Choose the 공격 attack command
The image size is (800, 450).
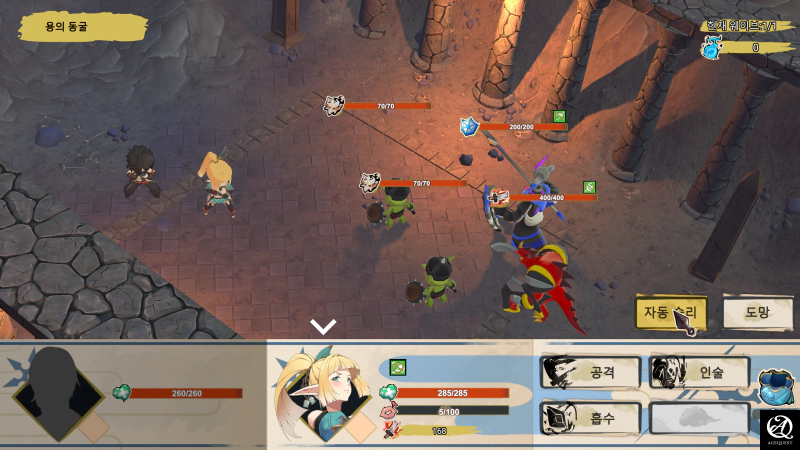click(x=589, y=372)
